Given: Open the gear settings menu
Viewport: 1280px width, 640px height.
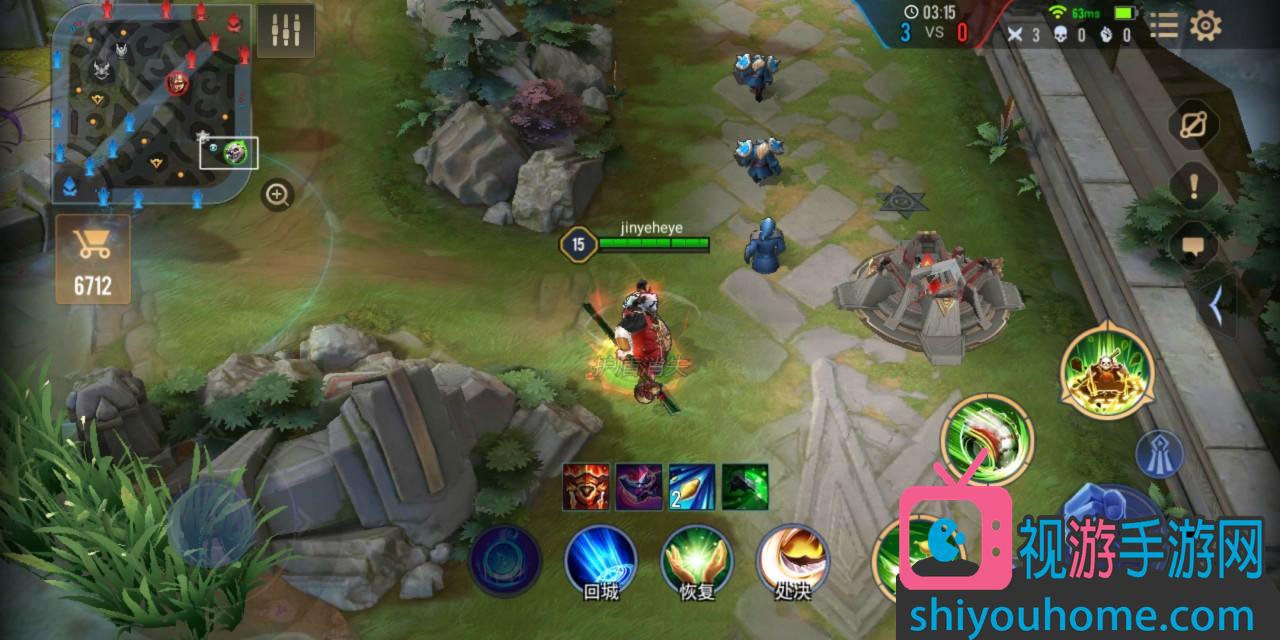Looking at the screenshot, I should pos(1206,26).
